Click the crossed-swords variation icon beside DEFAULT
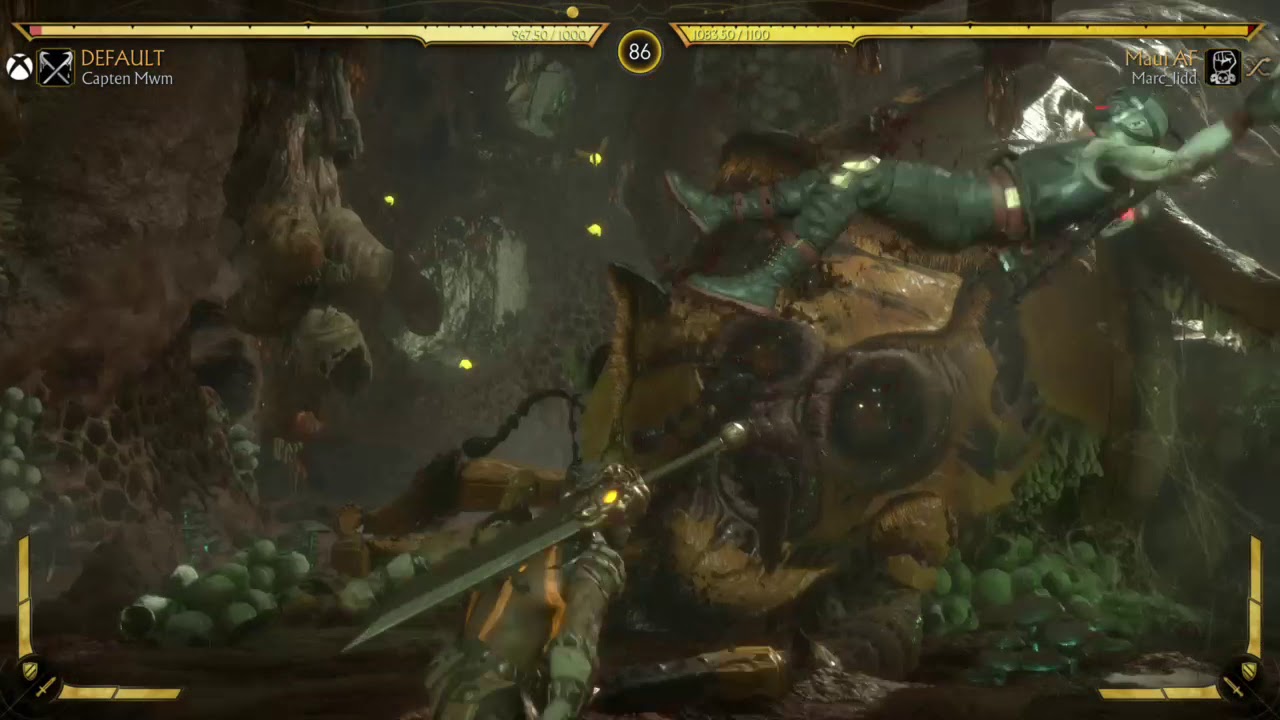The width and height of the screenshot is (1280, 720). (x=56, y=68)
